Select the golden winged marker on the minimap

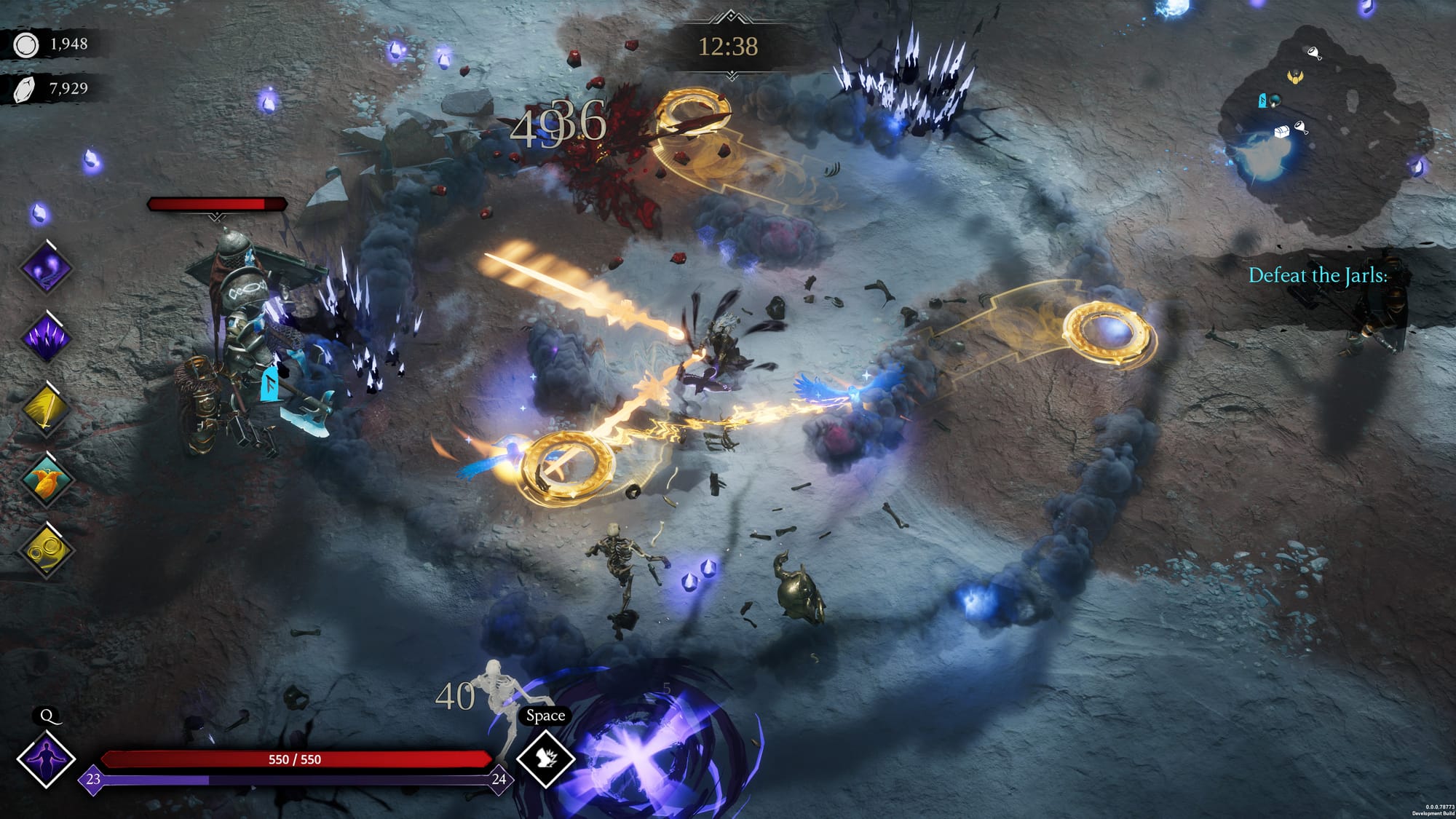(x=1294, y=76)
